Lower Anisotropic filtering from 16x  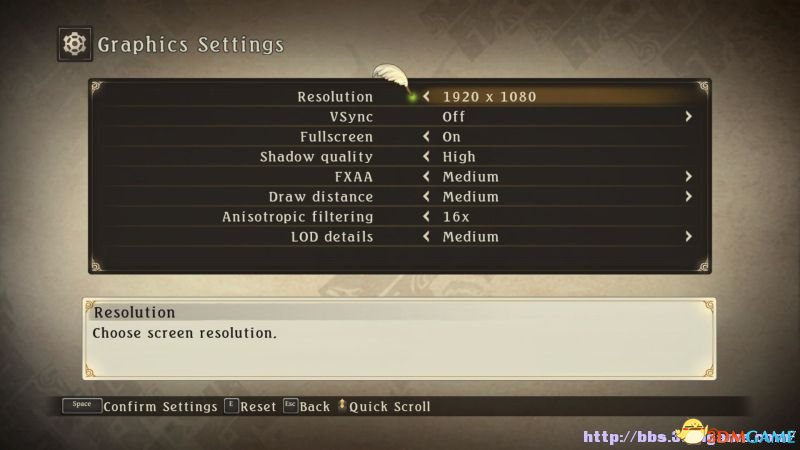[x=427, y=217]
